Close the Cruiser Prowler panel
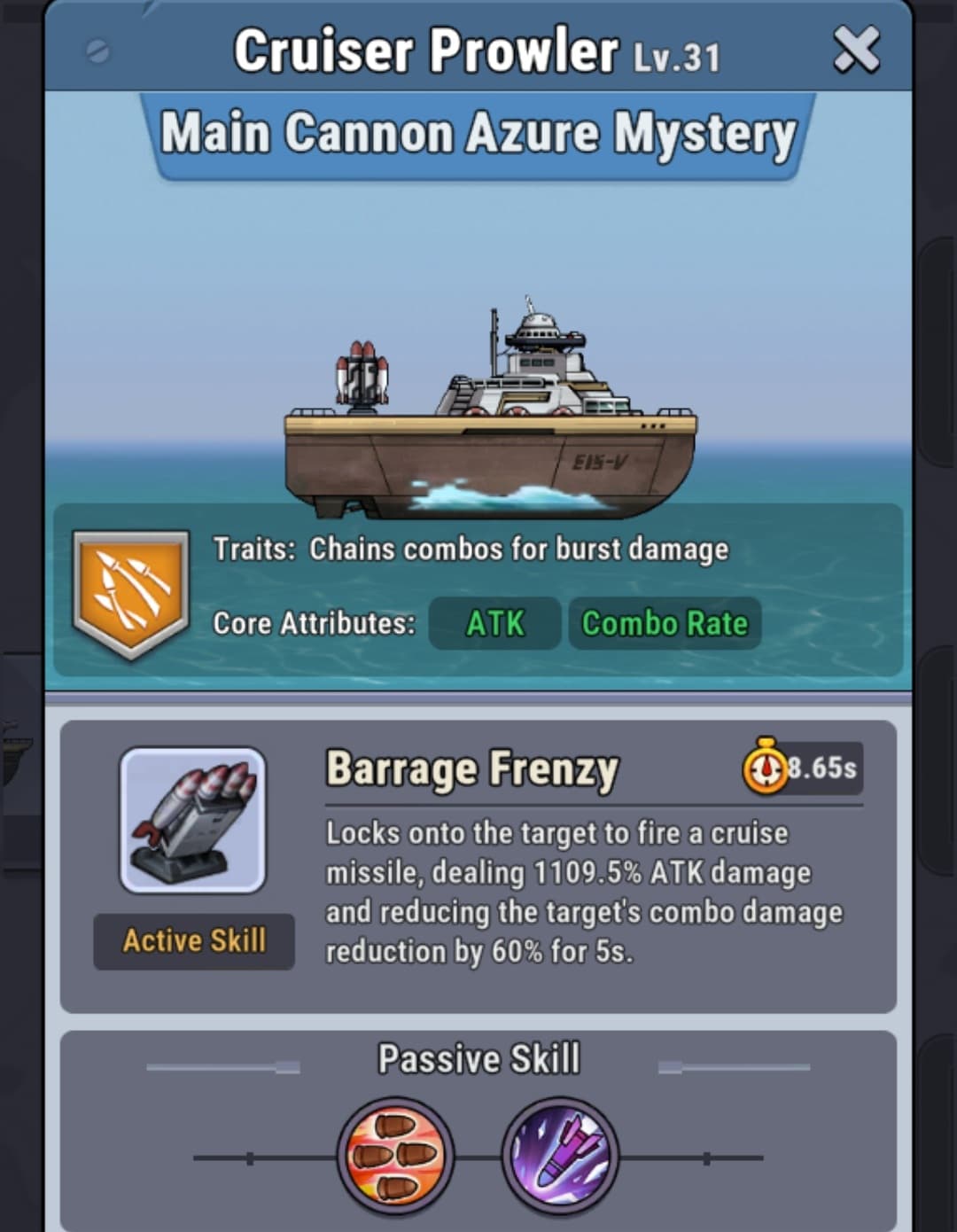 [856, 50]
